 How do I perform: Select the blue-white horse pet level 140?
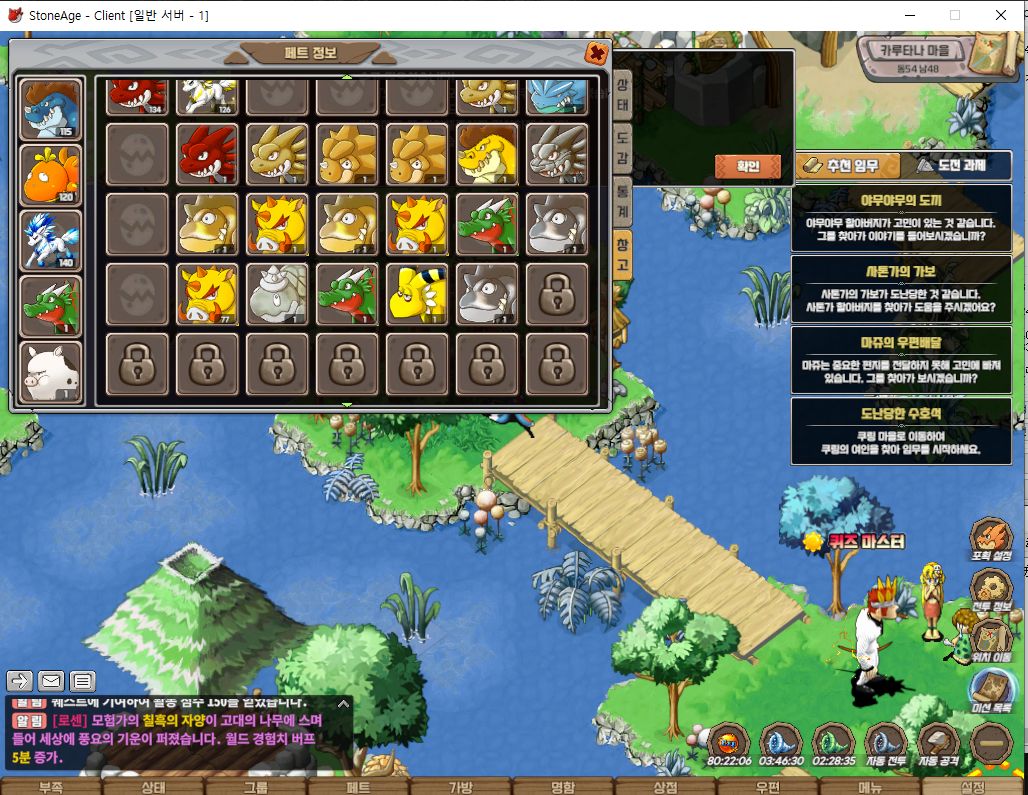point(51,240)
